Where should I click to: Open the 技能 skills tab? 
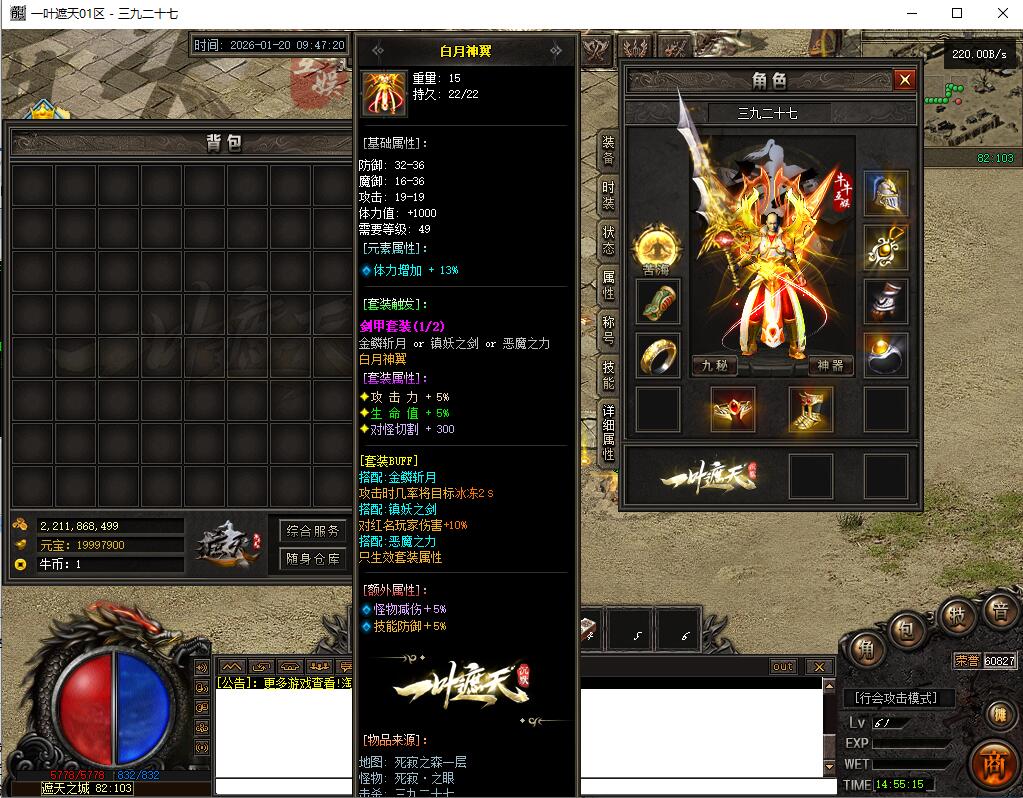608,374
